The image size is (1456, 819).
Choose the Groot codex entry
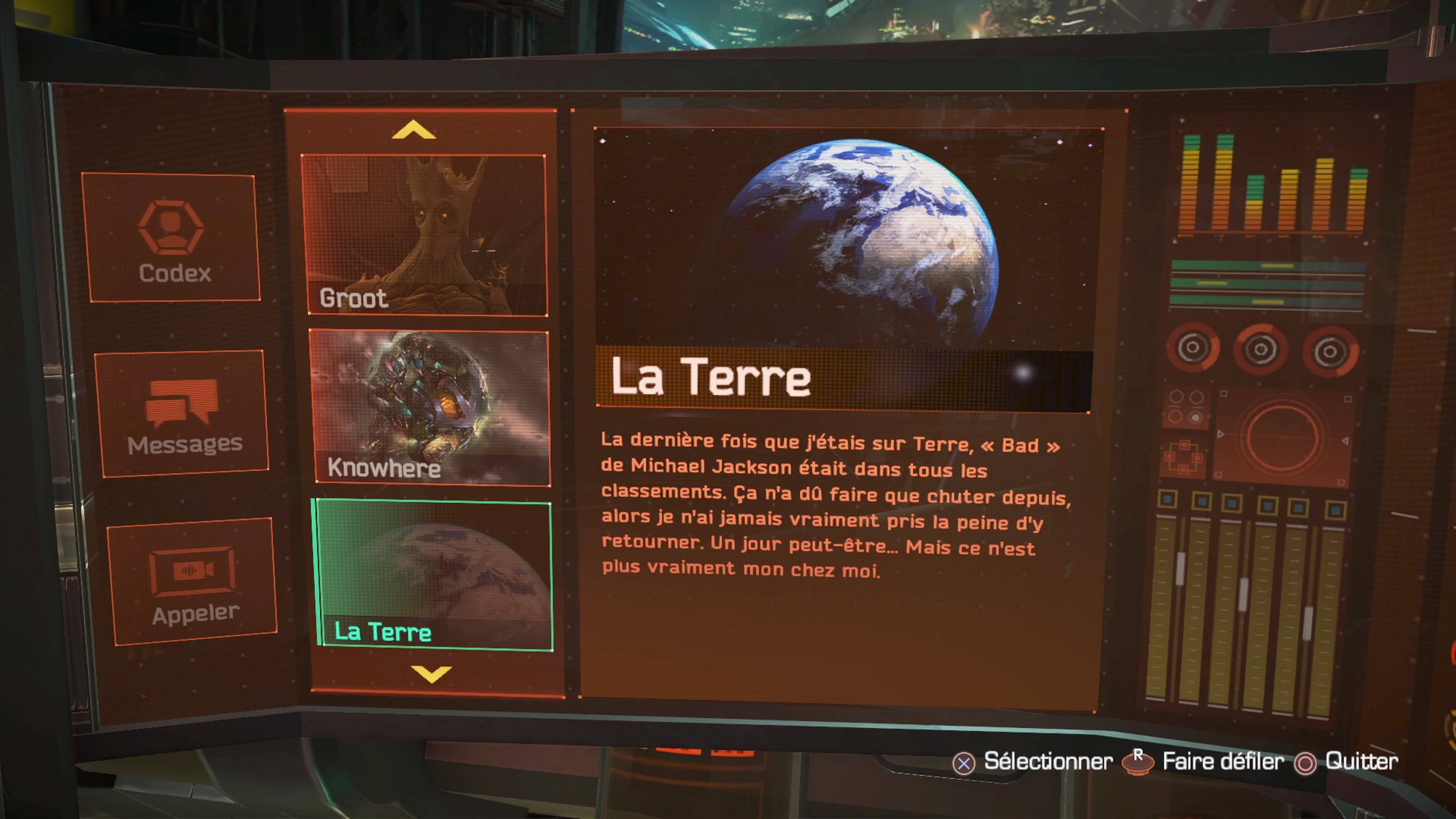(x=425, y=235)
